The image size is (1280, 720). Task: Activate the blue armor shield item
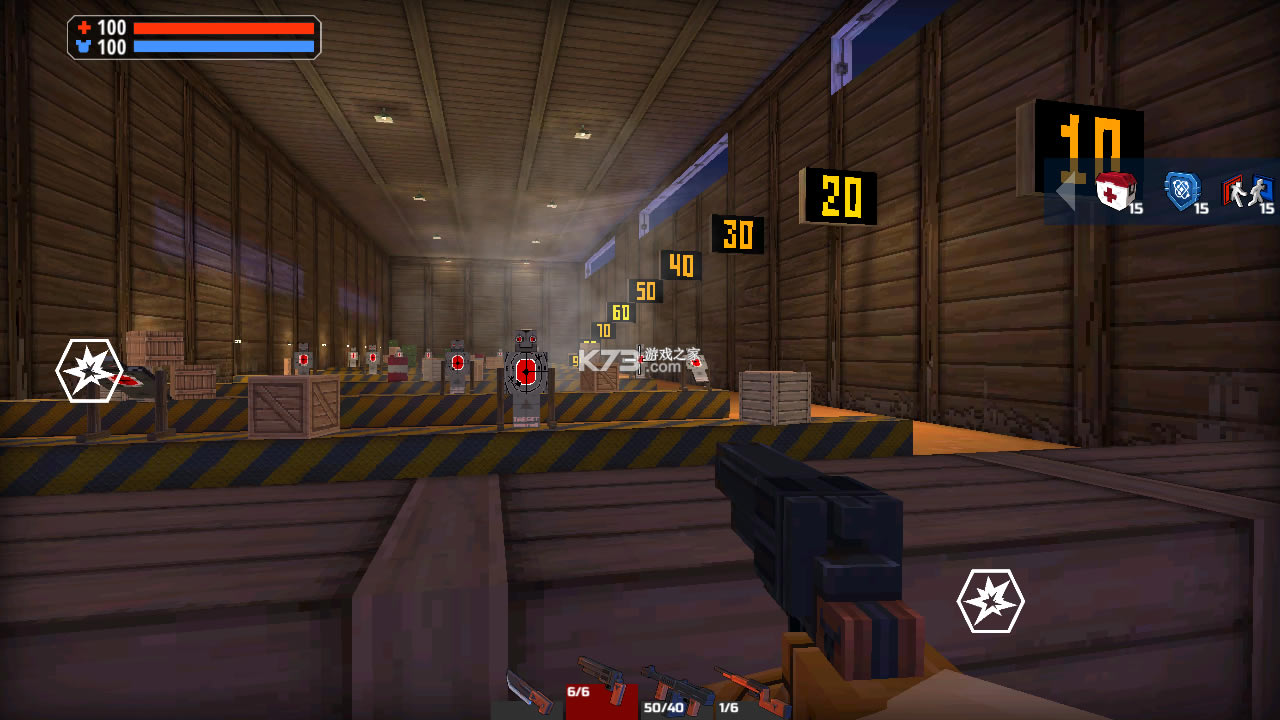click(x=1182, y=191)
